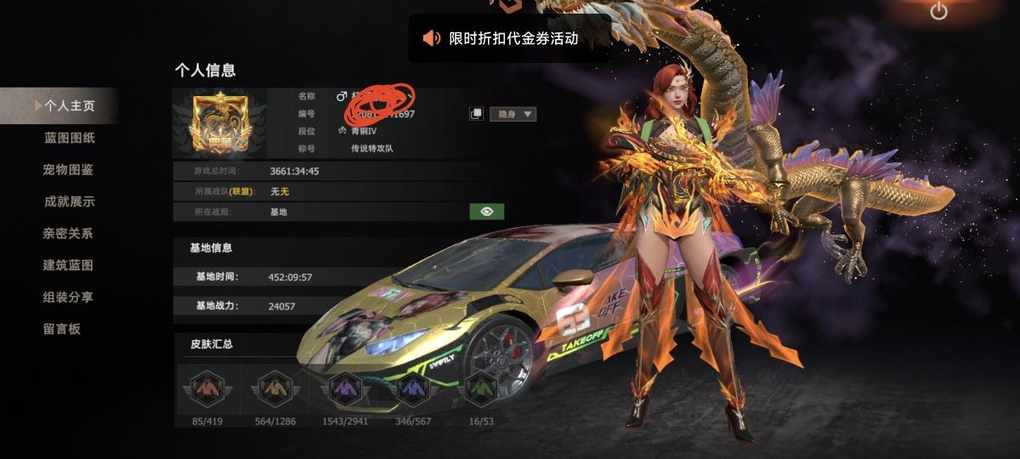Open the 建筑蓝图 building blueprints
This screenshot has height=459, width=1020.
[69, 265]
